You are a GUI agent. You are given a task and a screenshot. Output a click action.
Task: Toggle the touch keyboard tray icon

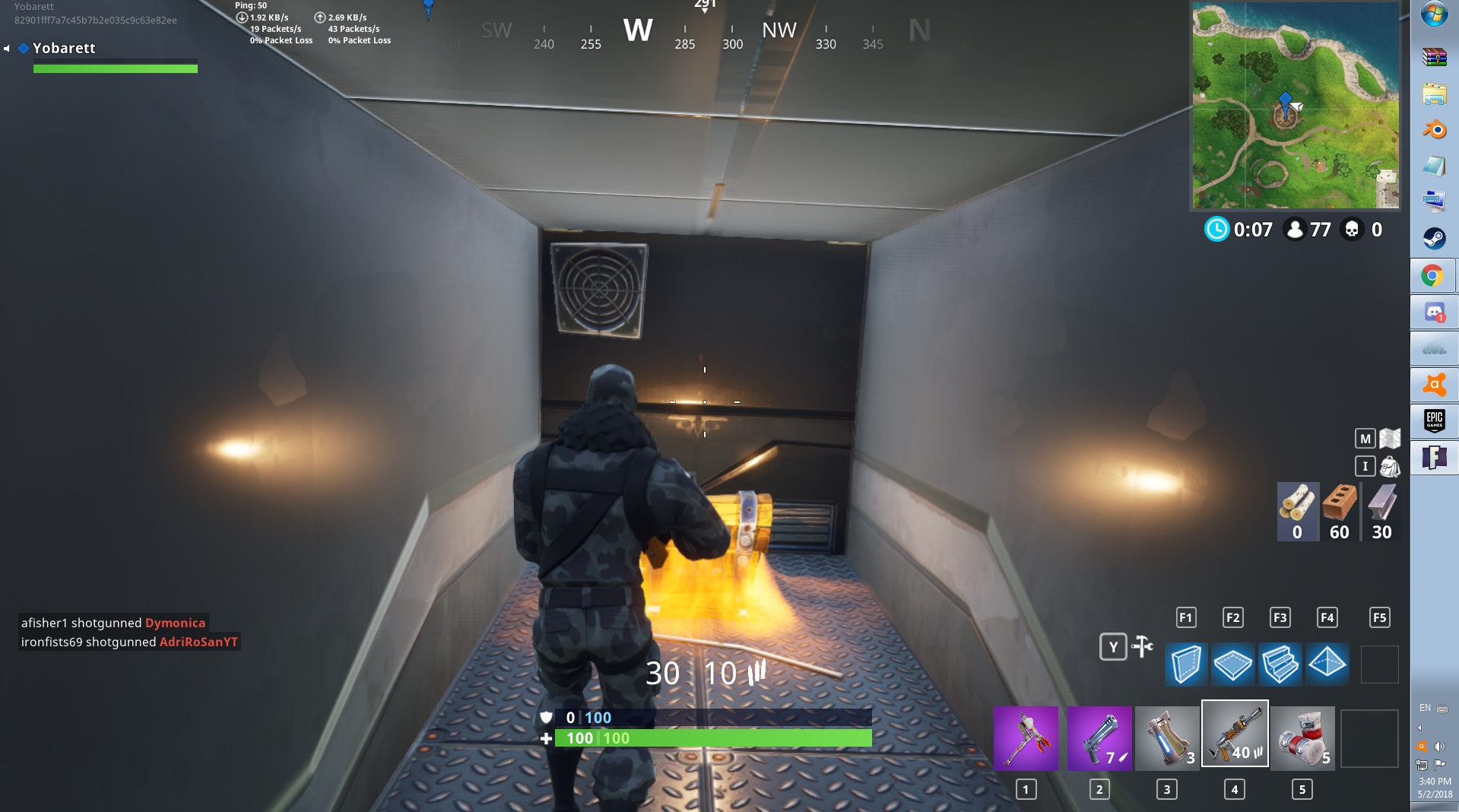1442,709
